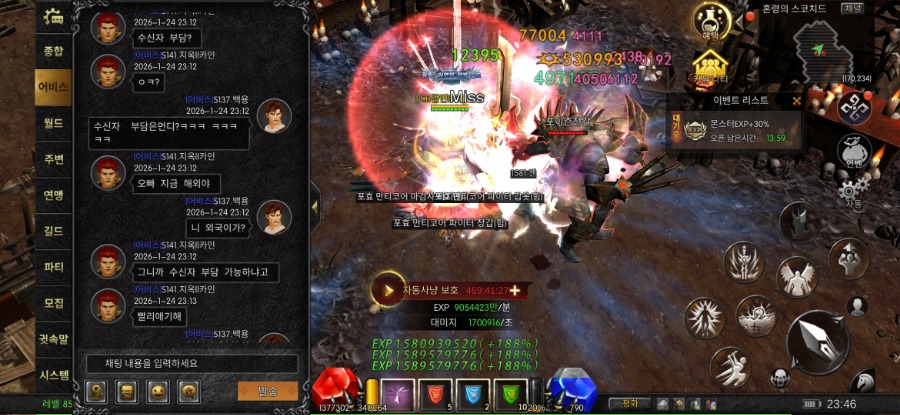Switch to the 시스템 message tab
900x415 pixels.
coord(53,375)
